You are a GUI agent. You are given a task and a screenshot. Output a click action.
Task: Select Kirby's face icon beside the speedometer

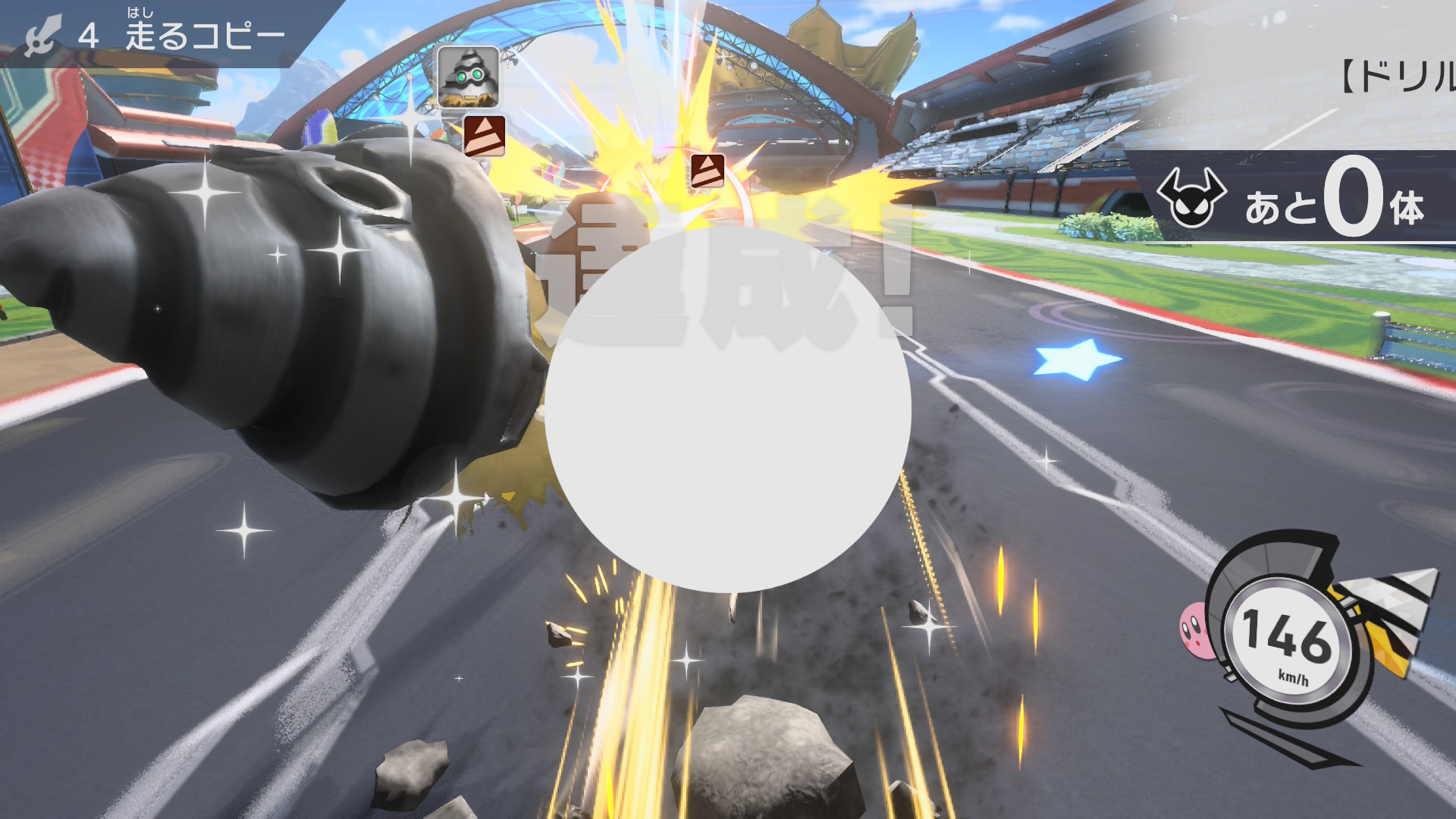(1195, 629)
